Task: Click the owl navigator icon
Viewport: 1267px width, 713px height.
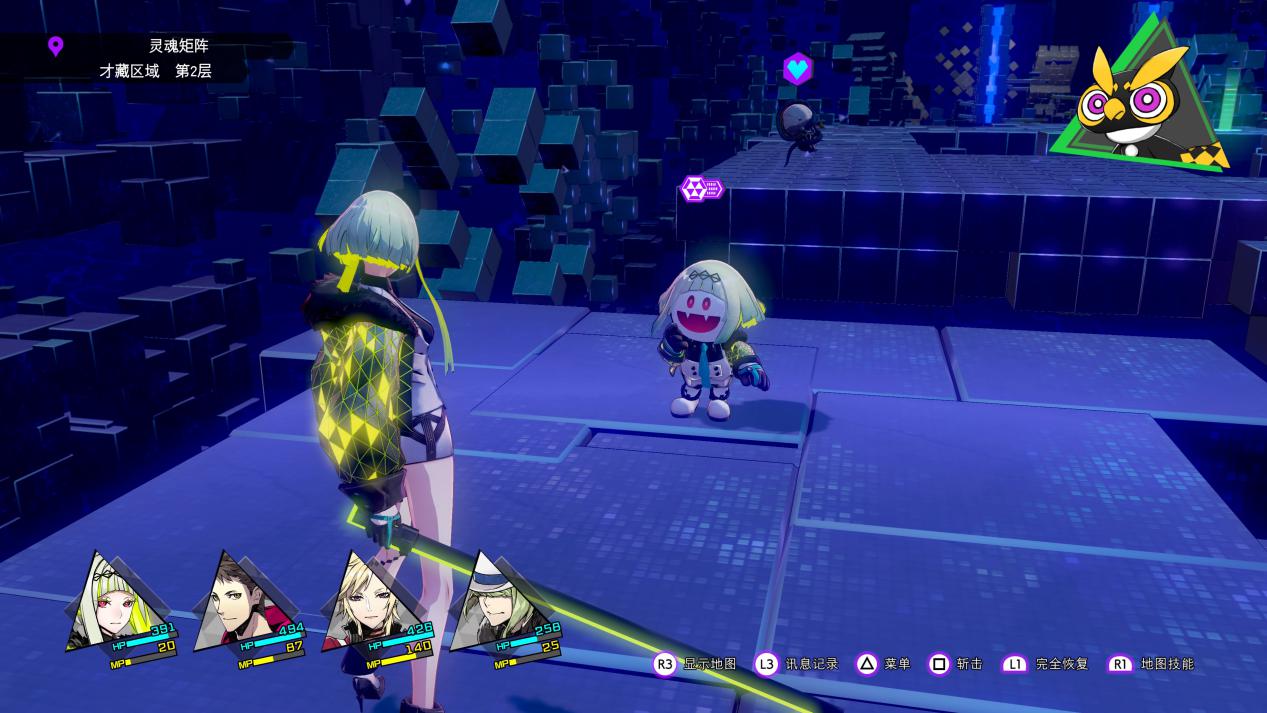Action: tap(1139, 102)
